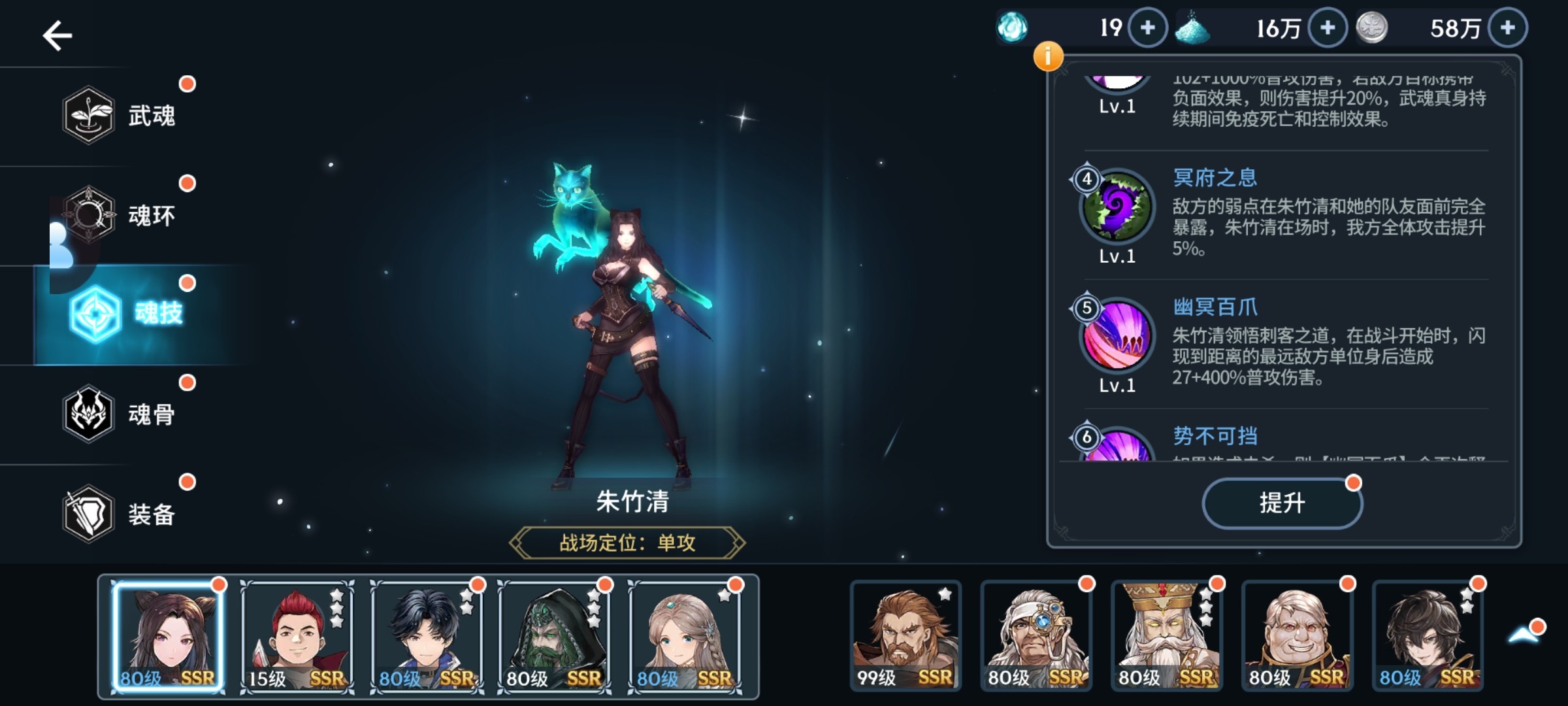
Task: Select the 冥府之息 skill icon
Action: (x=1117, y=208)
